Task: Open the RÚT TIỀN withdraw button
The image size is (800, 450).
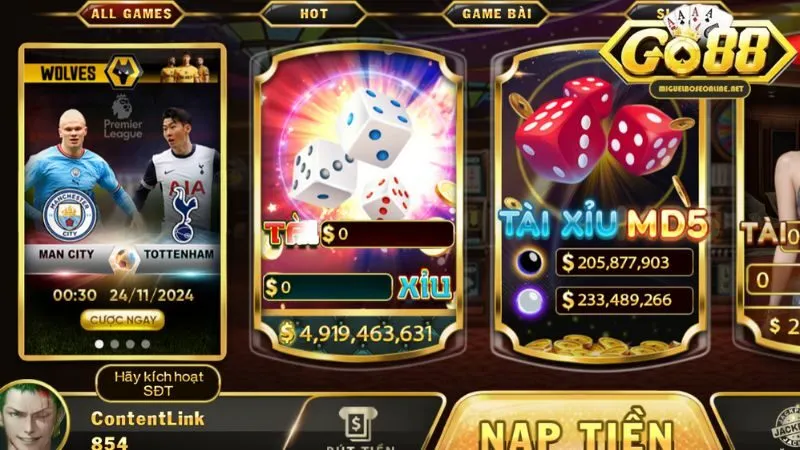Action: click(368, 428)
